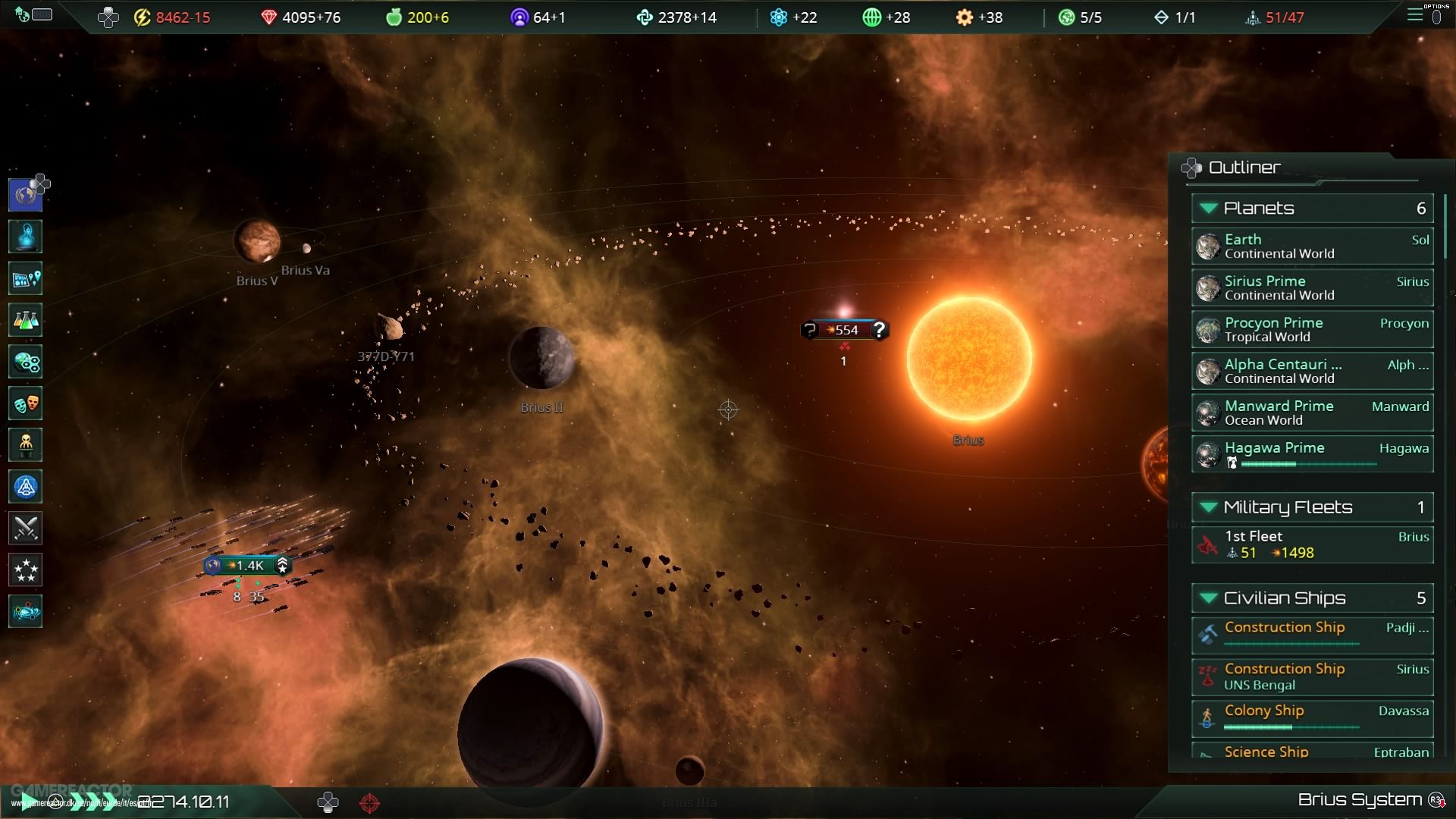1456x819 pixels.
Task: Open the Contacts hologram icon
Action: point(25,237)
